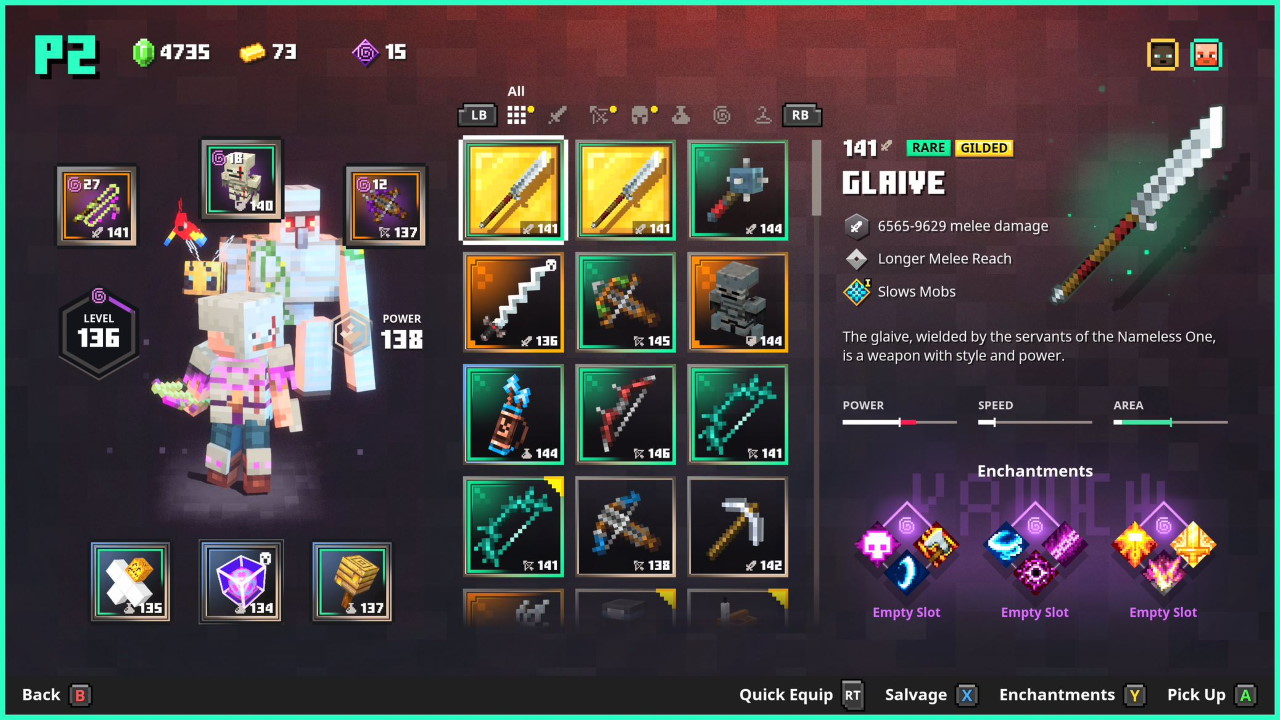Click the Enchantments button

1056,694
